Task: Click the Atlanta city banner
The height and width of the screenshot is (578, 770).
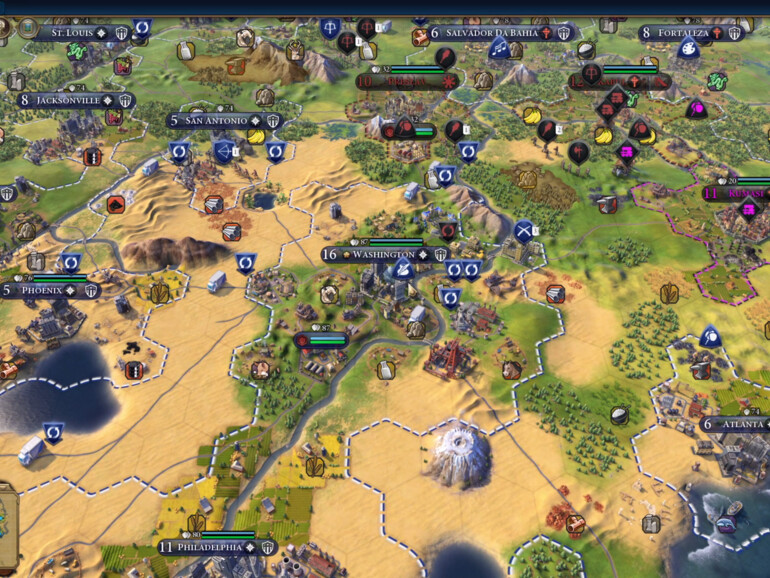Action: pos(740,424)
